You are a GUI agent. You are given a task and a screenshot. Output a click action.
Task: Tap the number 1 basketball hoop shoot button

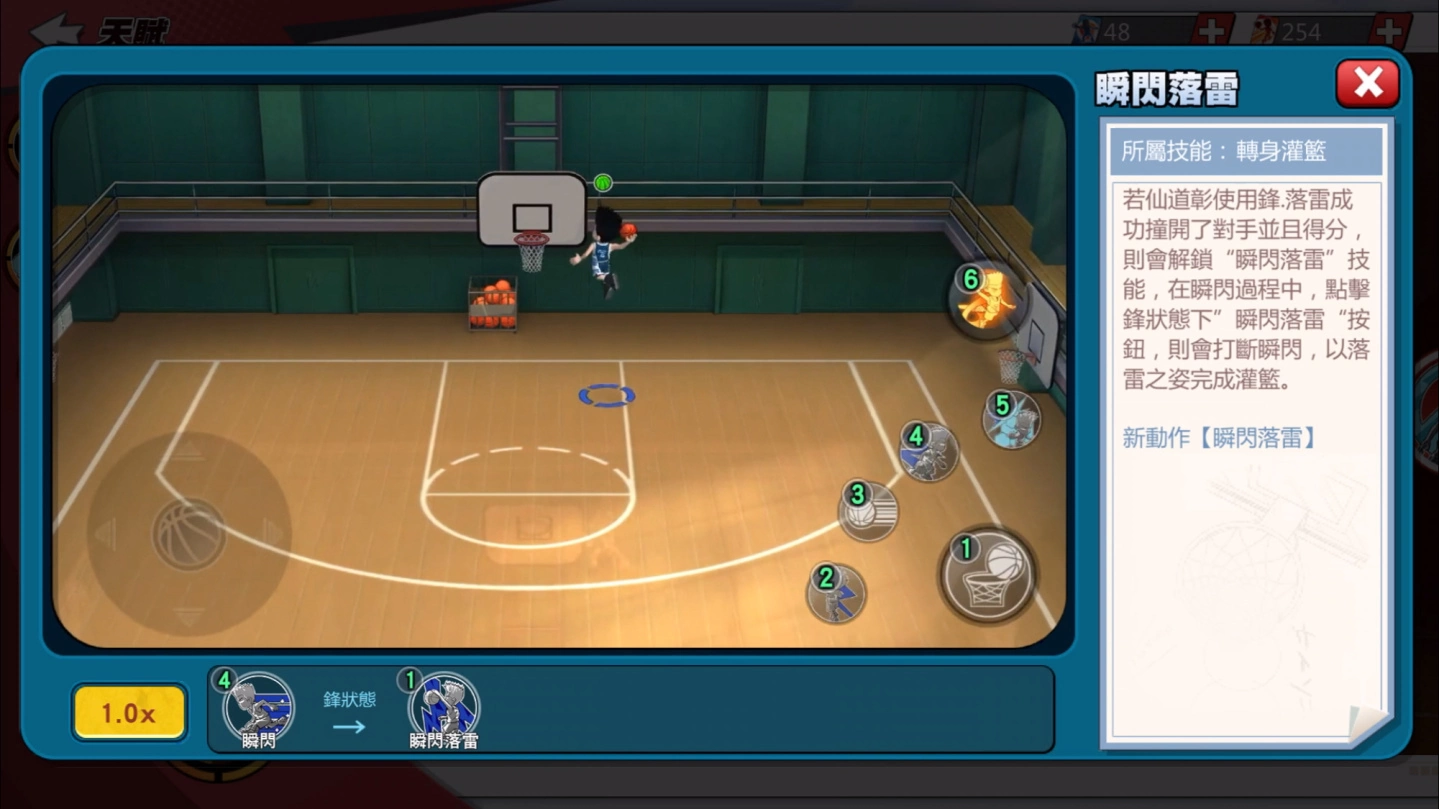[987, 575]
